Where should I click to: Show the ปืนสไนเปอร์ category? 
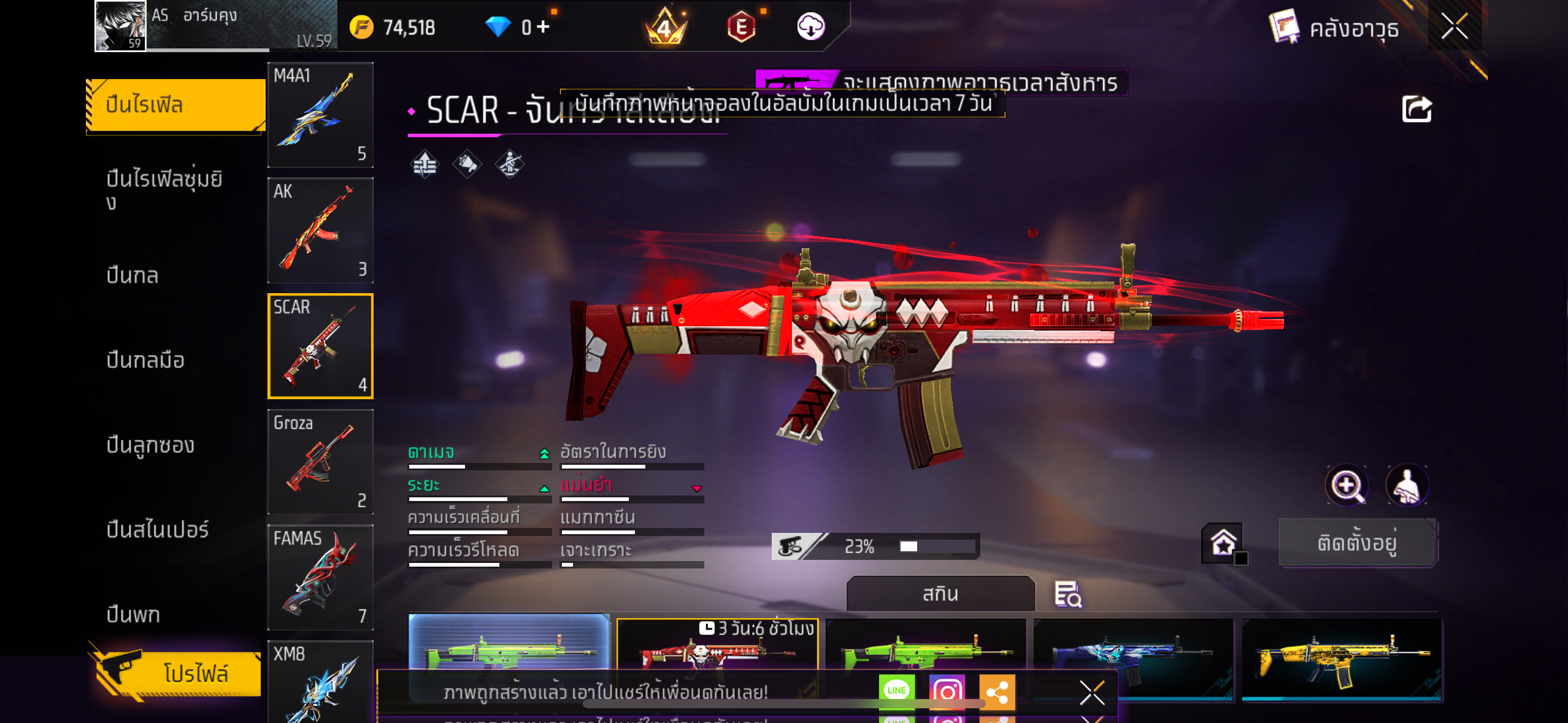158,529
